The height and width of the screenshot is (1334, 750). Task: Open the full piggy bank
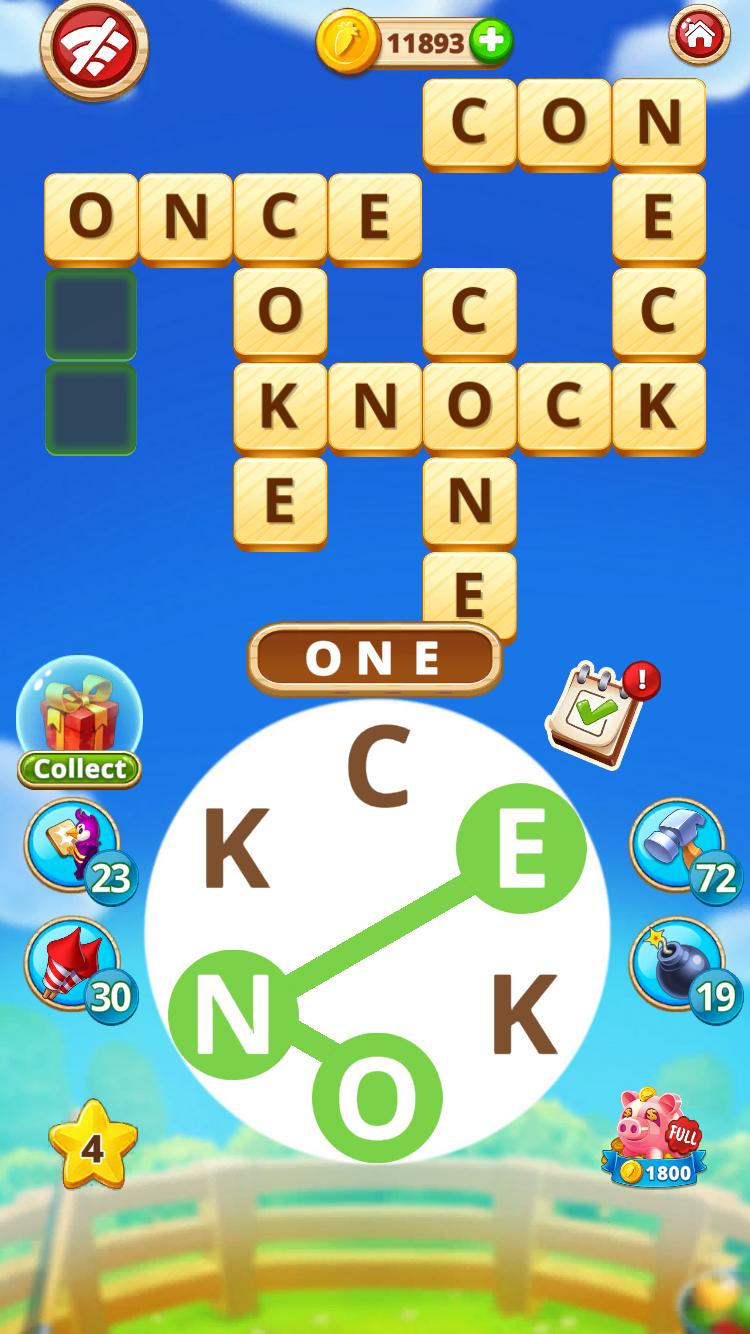(655, 1137)
